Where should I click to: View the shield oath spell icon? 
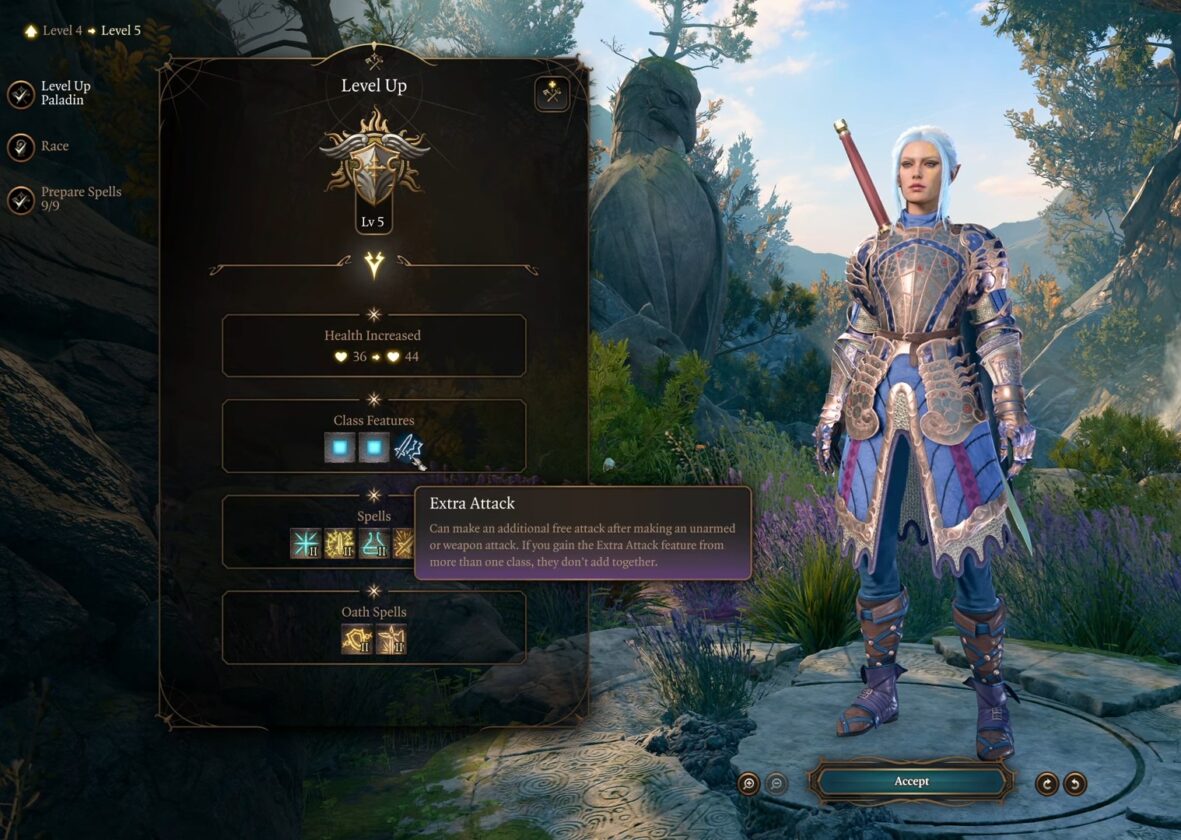[357, 639]
